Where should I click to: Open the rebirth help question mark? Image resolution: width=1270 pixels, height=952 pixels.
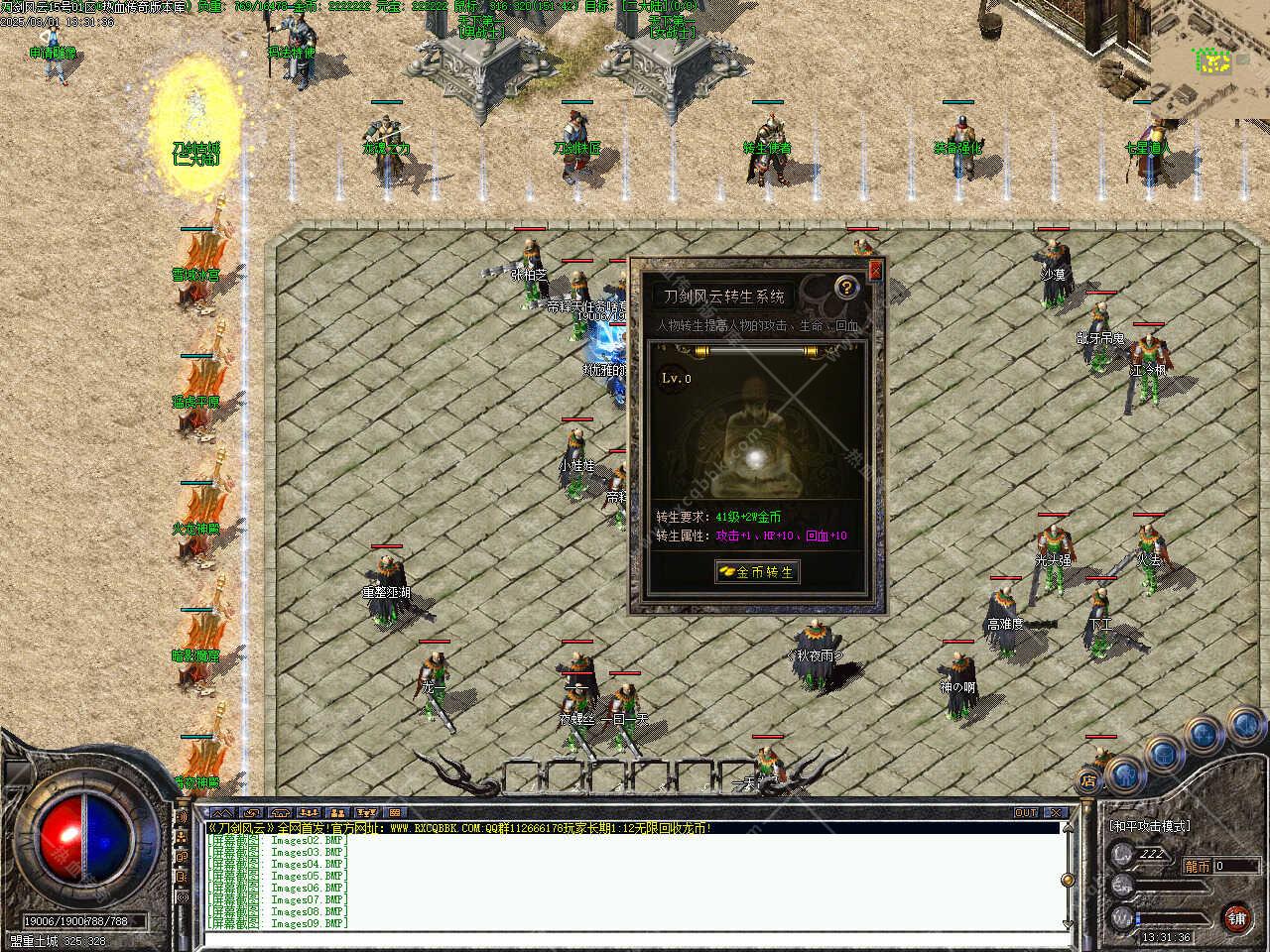(845, 288)
